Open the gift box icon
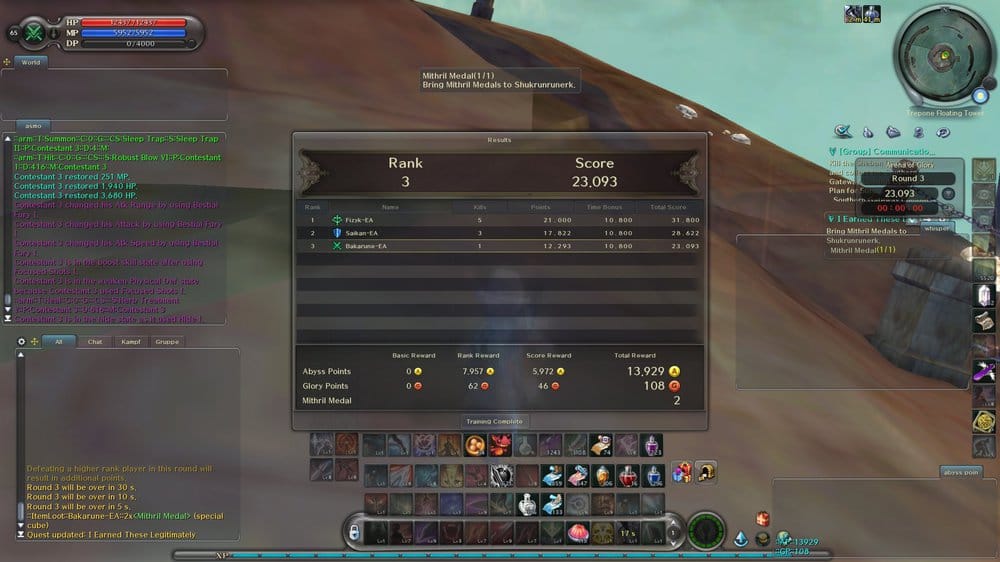The width and height of the screenshot is (1000, 562). [x=682, y=472]
